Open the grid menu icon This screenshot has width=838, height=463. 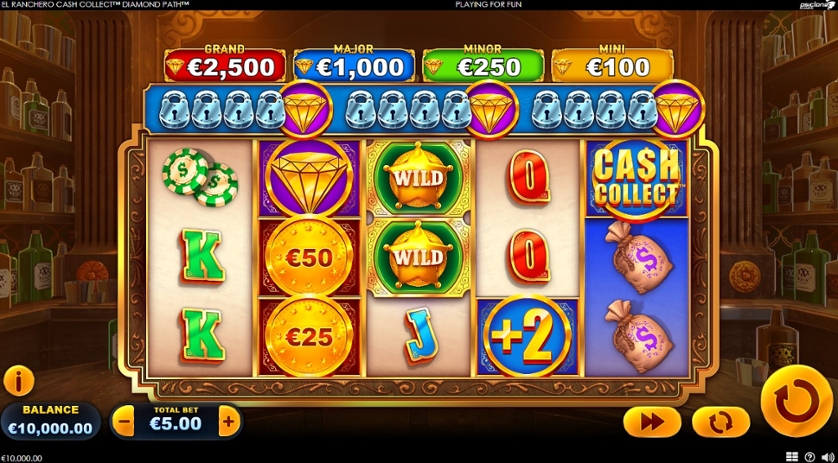point(792,457)
